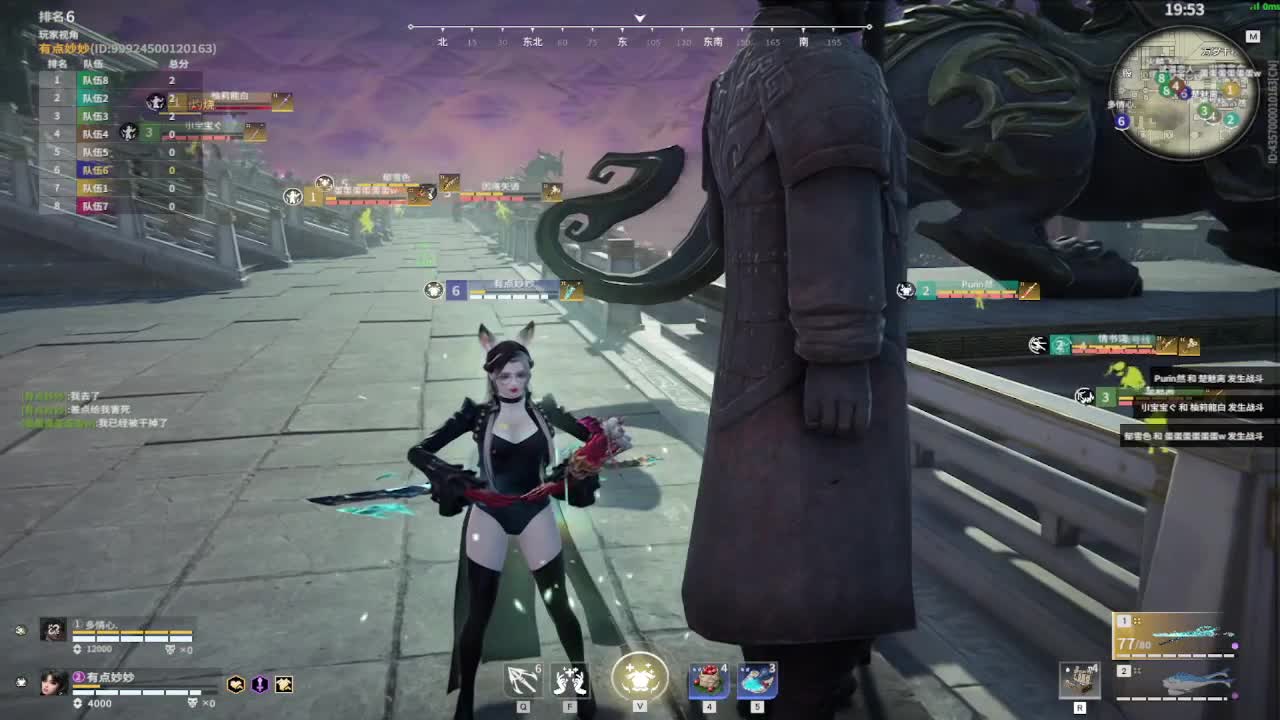The width and height of the screenshot is (1280, 720).
Task: Click the purple glyph buff icon
Action: 260,684
